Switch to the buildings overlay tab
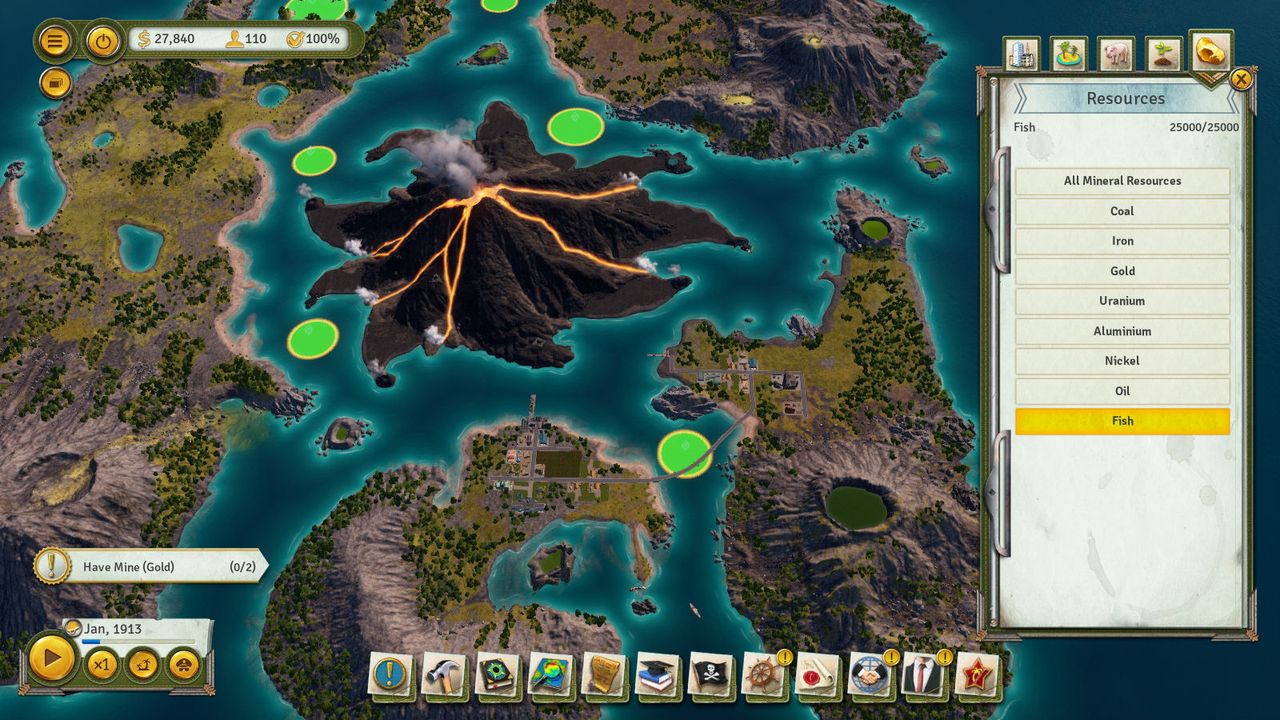1280x720 pixels. pos(1022,54)
